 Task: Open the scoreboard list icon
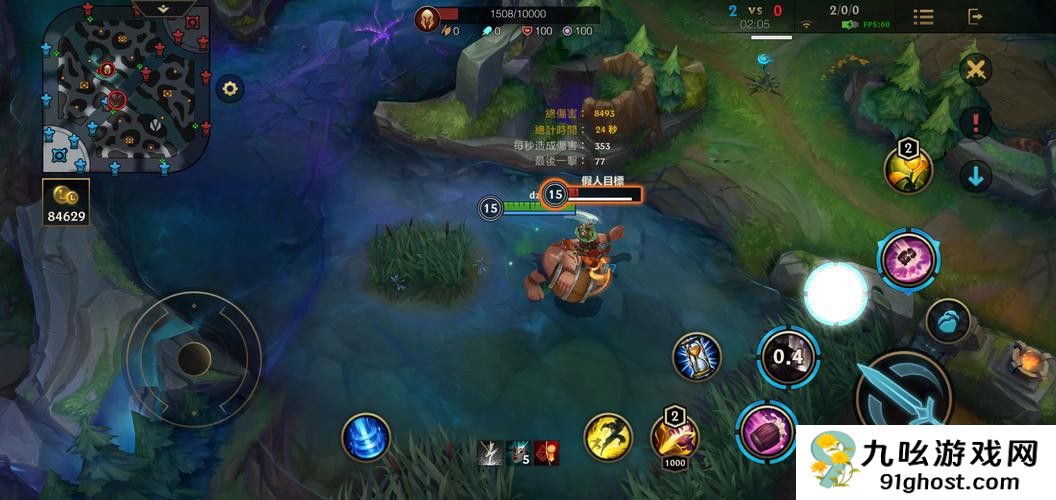[924, 17]
